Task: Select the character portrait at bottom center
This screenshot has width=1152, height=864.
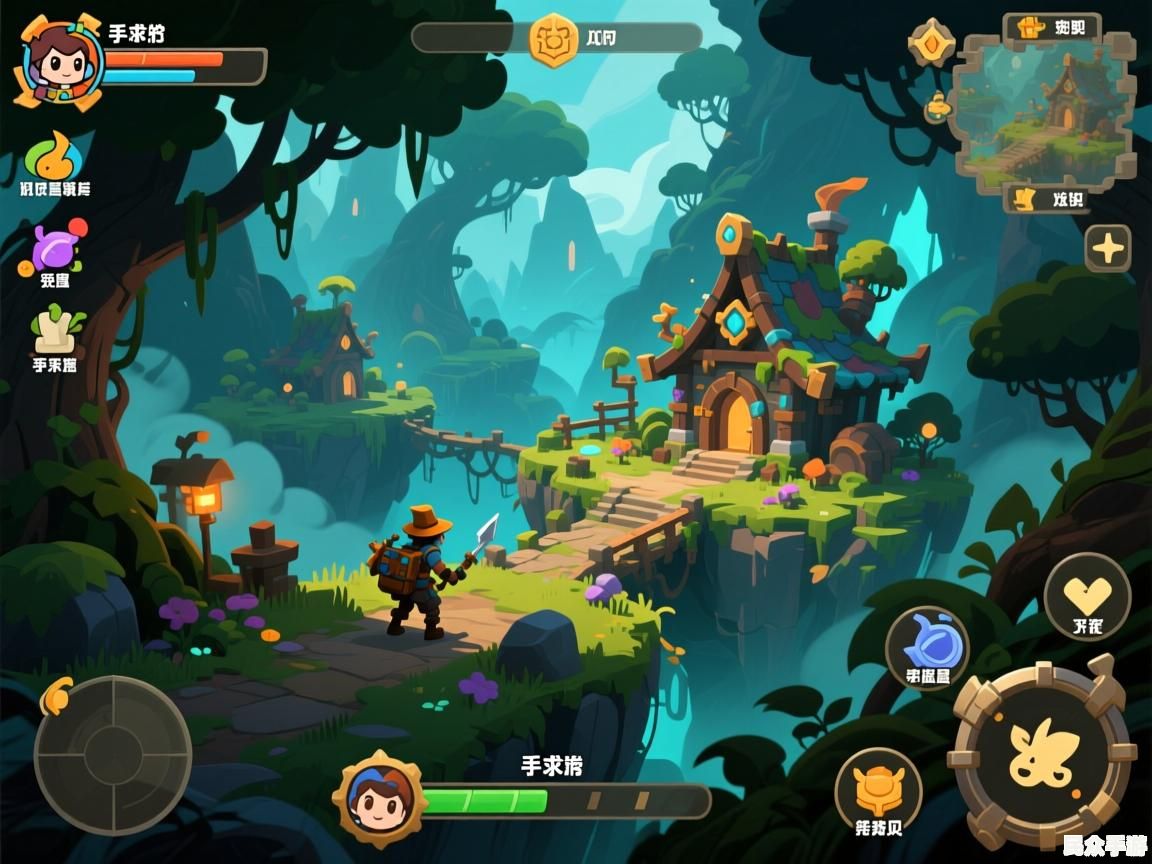Action: click(x=380, y=797)
